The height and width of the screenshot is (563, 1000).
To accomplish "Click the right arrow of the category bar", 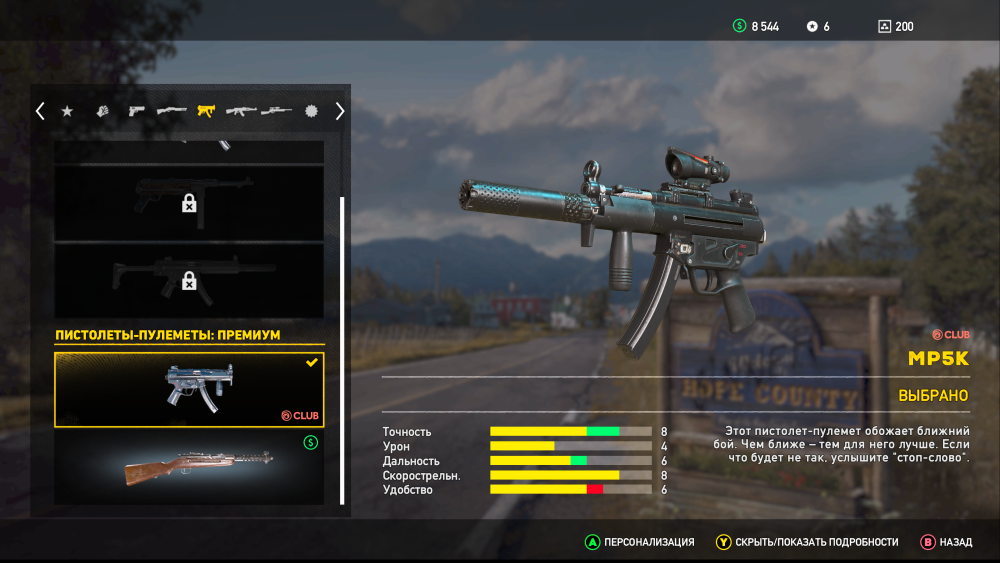I will (x=339, y=111).
